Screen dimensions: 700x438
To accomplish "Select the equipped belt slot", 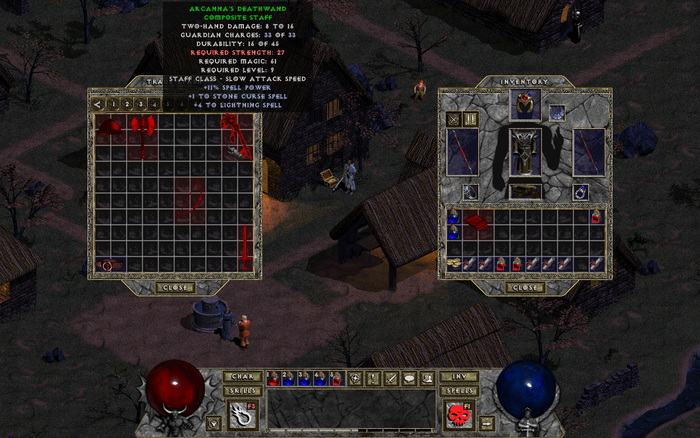I will [525, 191].
